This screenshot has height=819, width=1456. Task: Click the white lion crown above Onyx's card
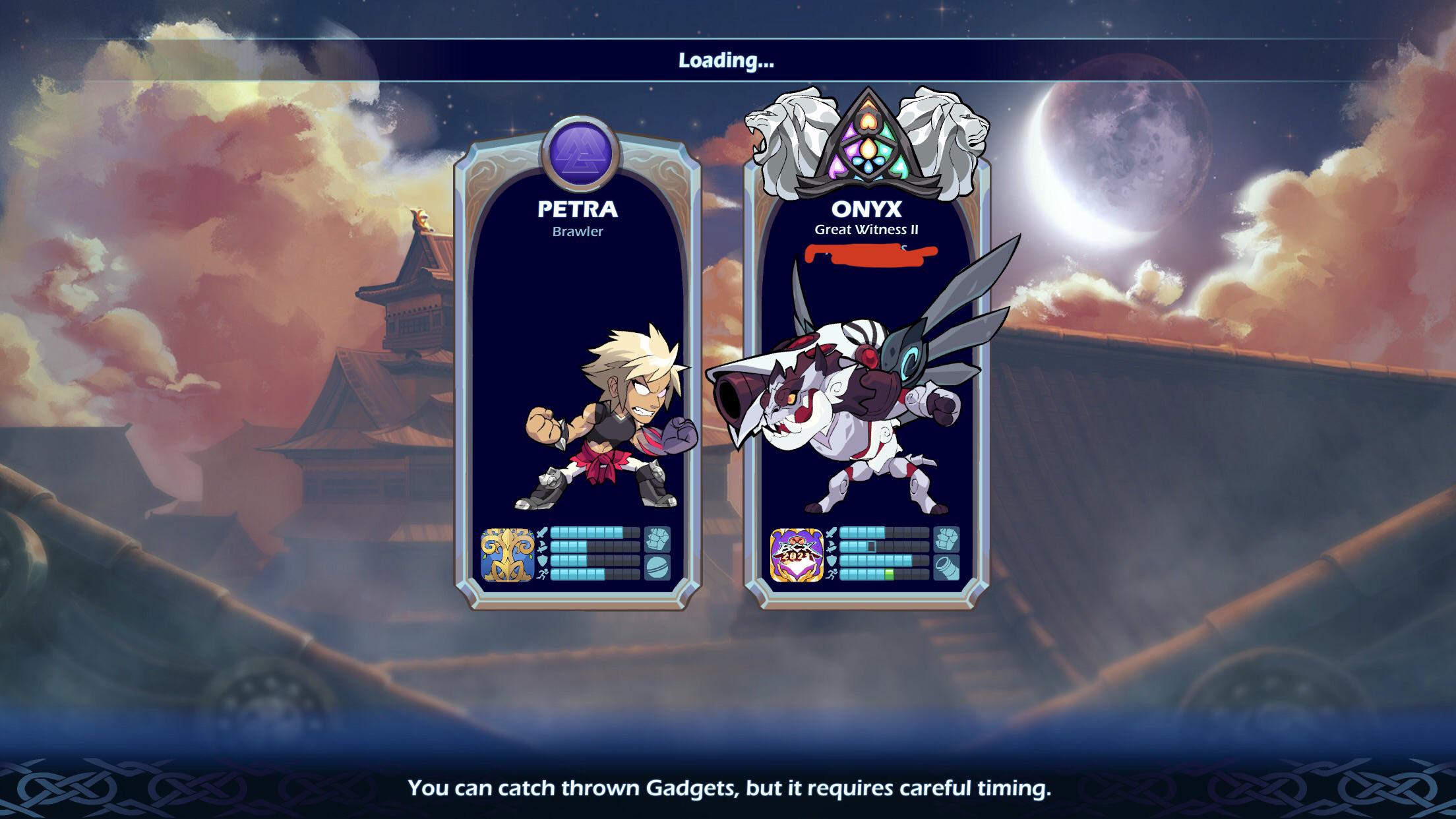point(869,142)
